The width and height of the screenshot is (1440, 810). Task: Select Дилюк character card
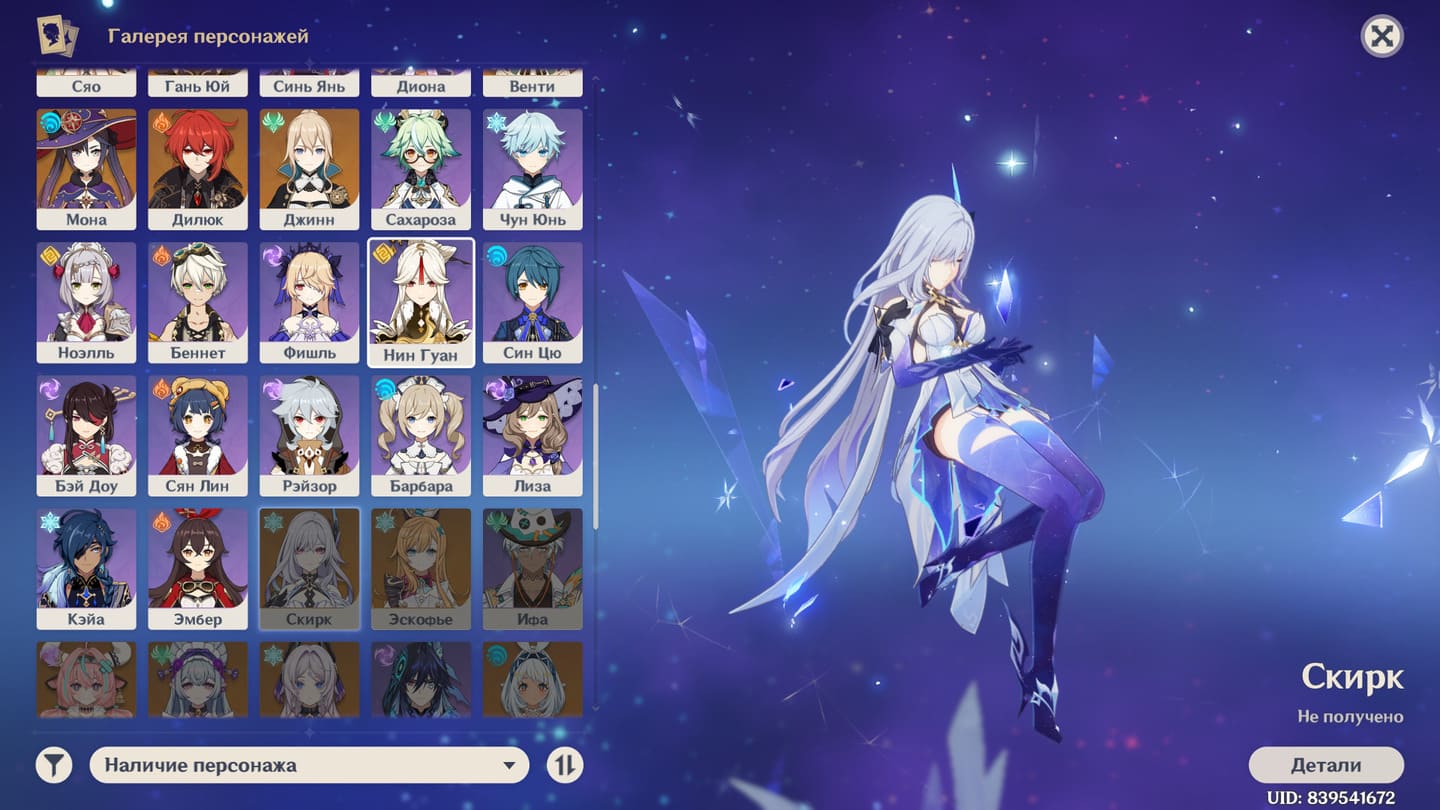tap(198, 168)
